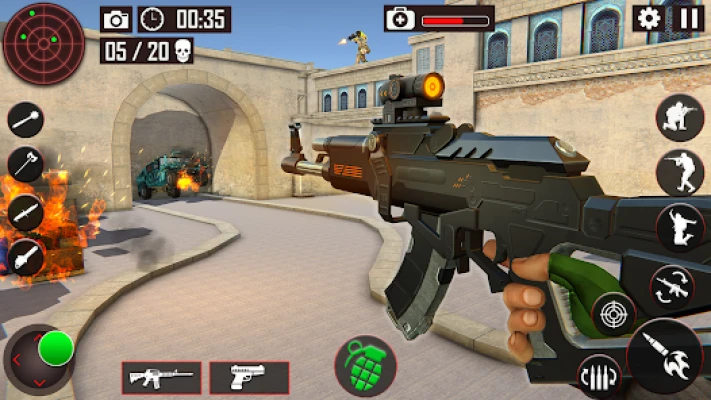The image size is (711, 400).
Task: Click the camera icon
Action: [x=117, y=19]
